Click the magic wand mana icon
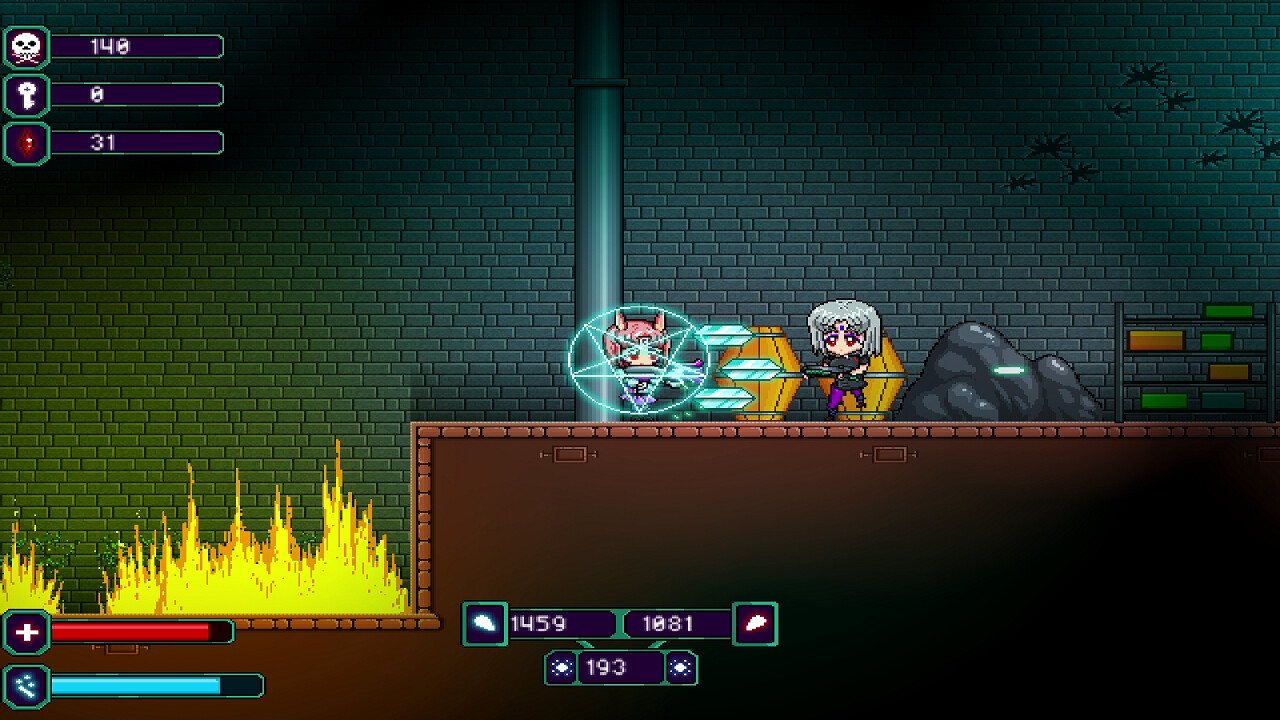This screenshot has height=720, width=1280. pyautogui.click(x=27, y=685)
